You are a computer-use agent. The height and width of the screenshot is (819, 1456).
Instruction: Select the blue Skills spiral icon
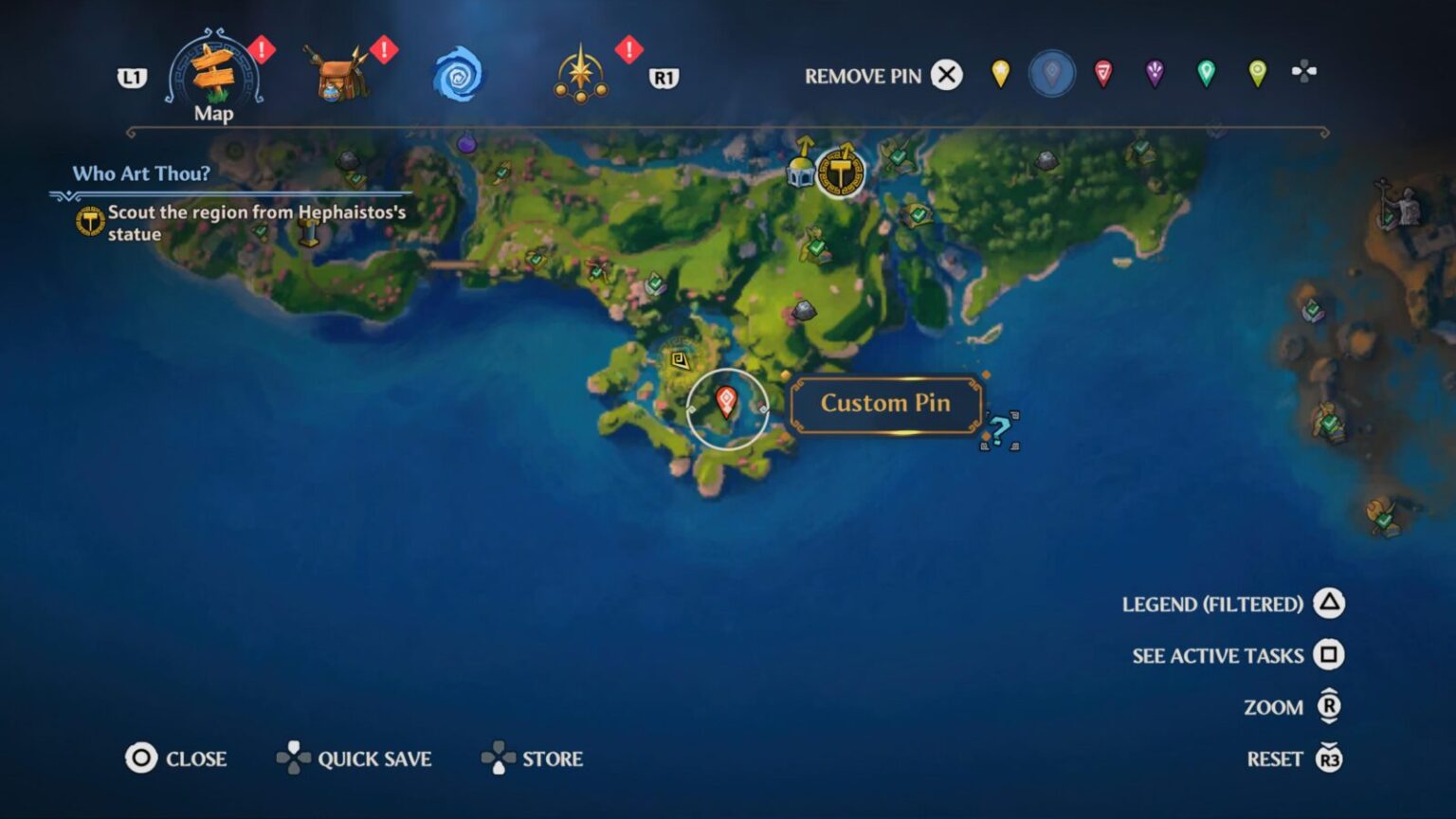(458, 74)
